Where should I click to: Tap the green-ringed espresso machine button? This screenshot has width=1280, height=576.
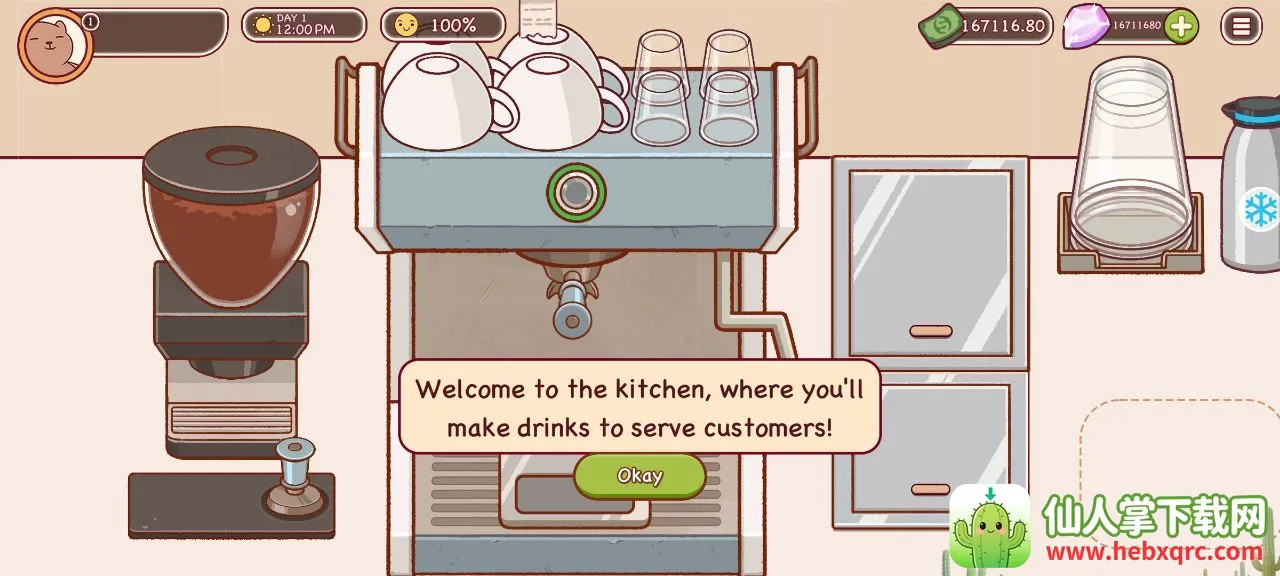[x=576, y=191]
